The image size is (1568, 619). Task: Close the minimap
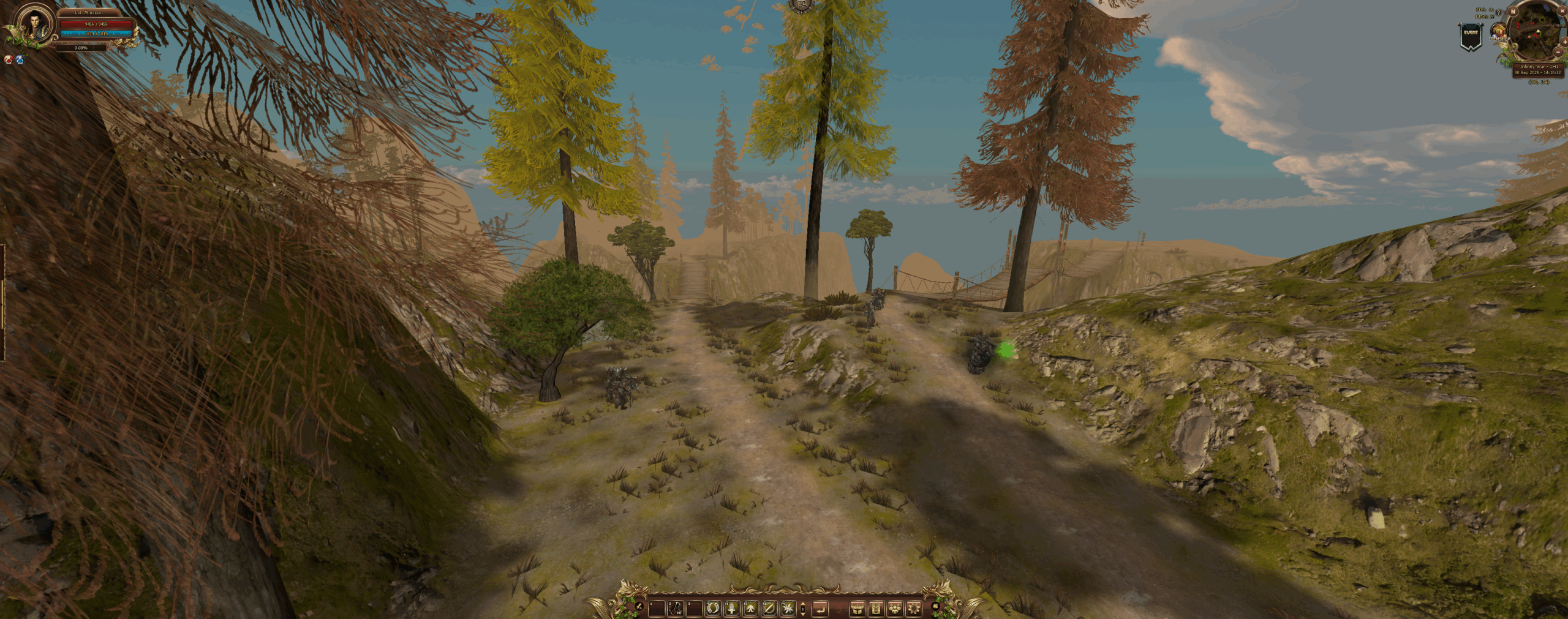click(1562, 11)
